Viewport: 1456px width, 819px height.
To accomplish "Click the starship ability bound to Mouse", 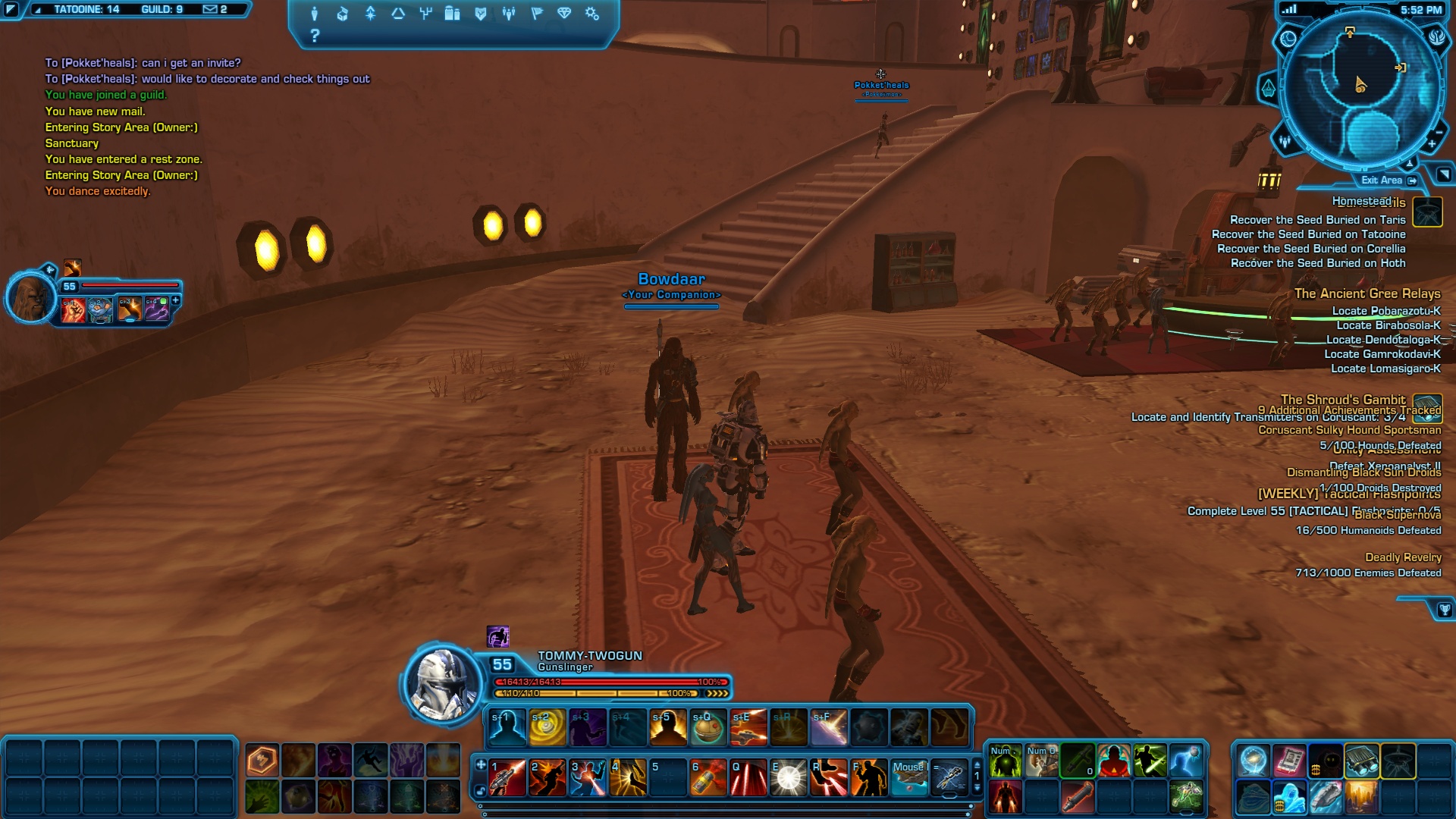I will [908, 778].
